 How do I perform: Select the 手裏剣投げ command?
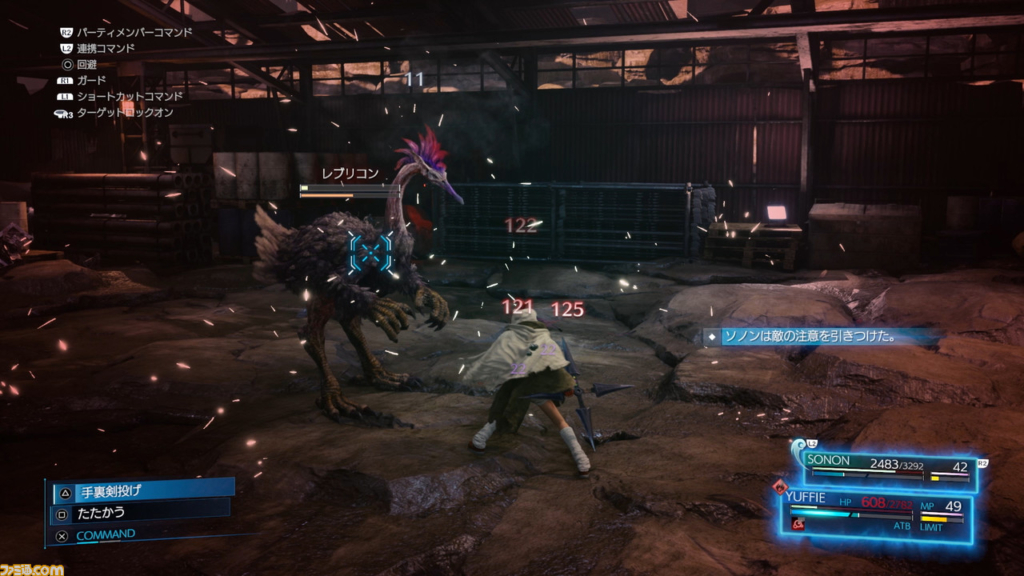(140, 490)
